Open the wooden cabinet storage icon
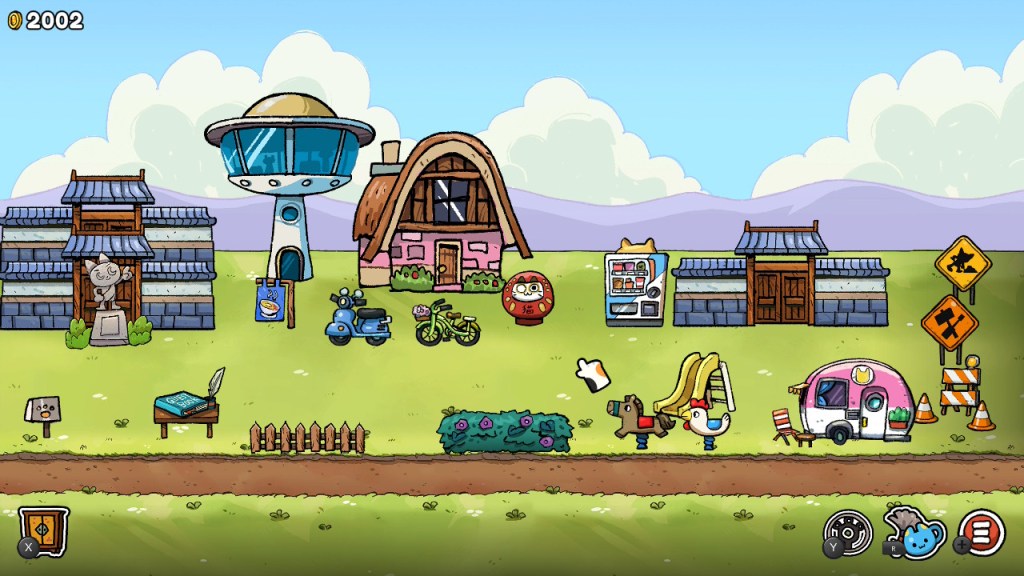The image size is (1024, 576). (45, 530)
